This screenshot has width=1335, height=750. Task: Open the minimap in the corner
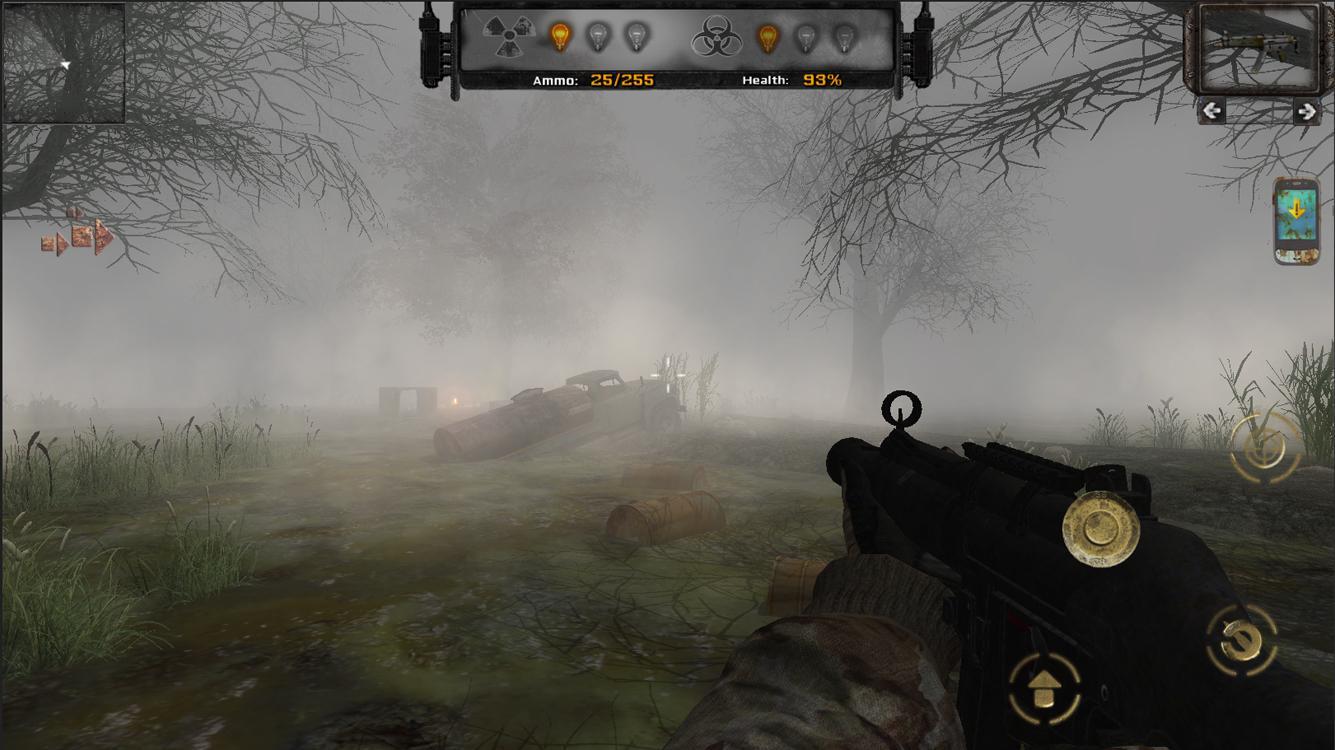(x=64, y=63)
